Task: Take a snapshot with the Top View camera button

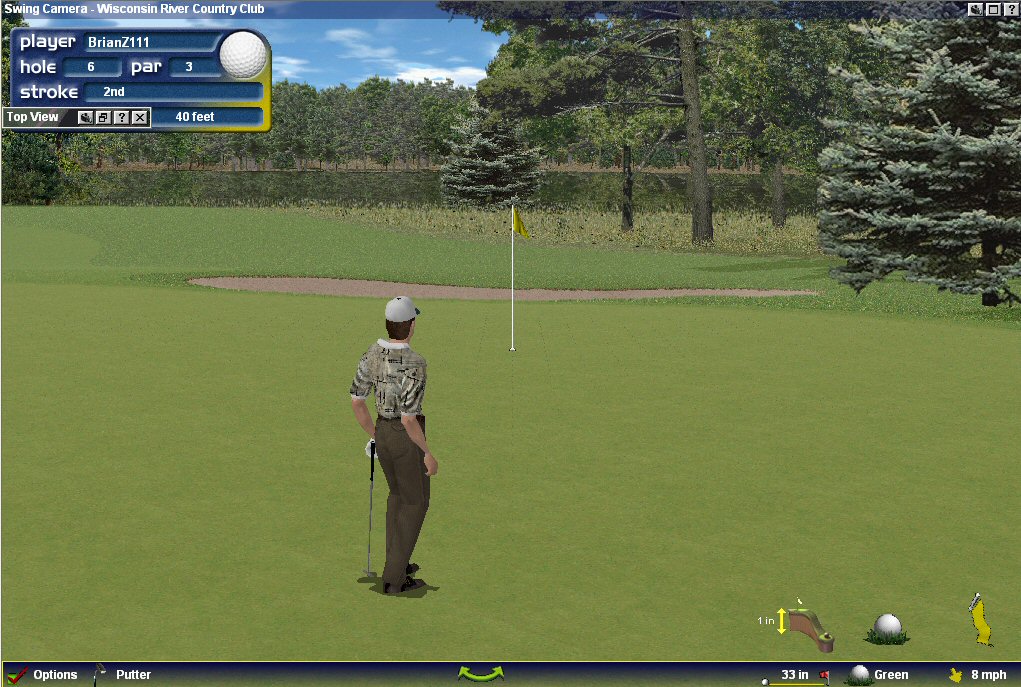Action: click(x=86, y=118)
